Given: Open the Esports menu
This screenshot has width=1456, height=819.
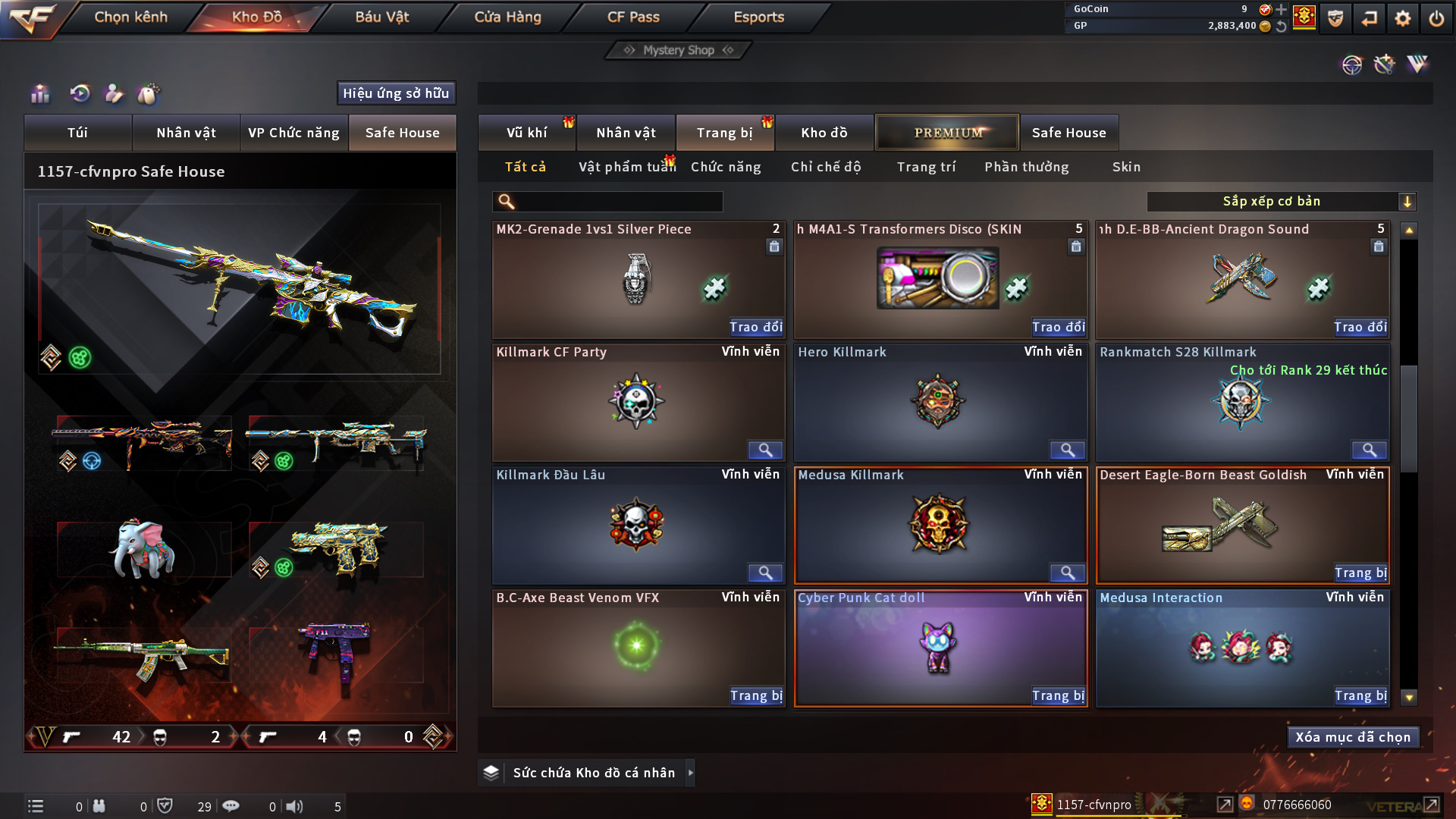Looking at the screenshot, I should point(758,17).
